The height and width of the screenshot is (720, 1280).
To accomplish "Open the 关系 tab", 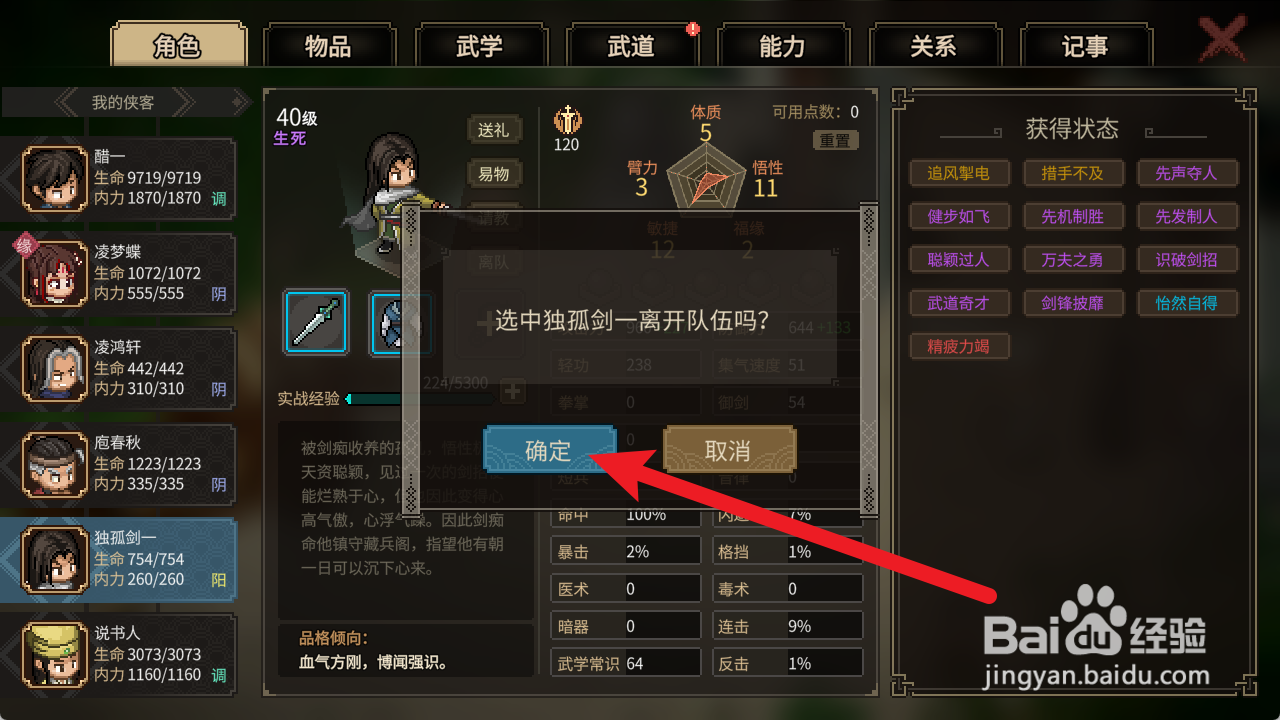I will tap(936, 45).
